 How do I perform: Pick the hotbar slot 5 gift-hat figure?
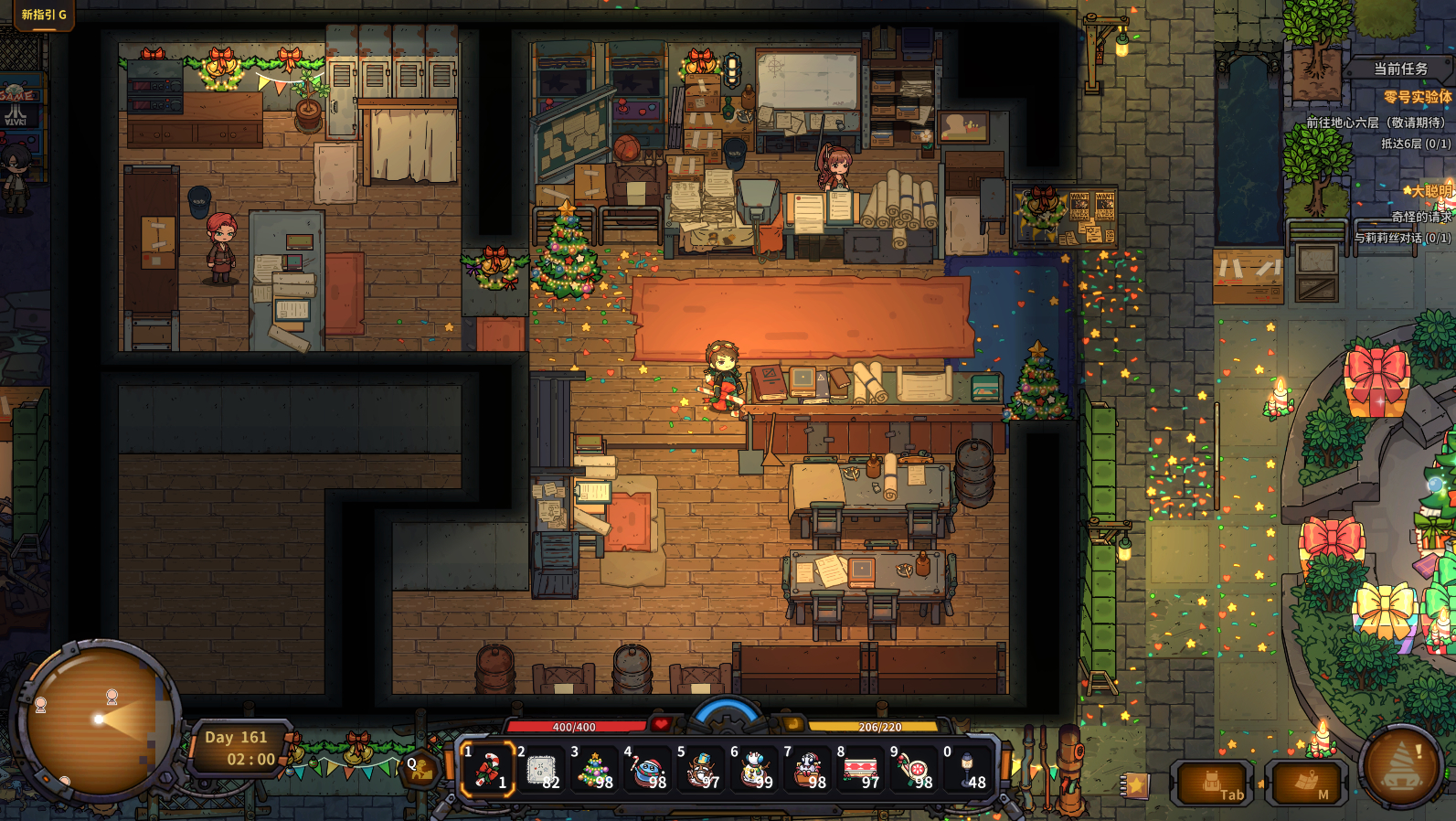pos(701,769)
